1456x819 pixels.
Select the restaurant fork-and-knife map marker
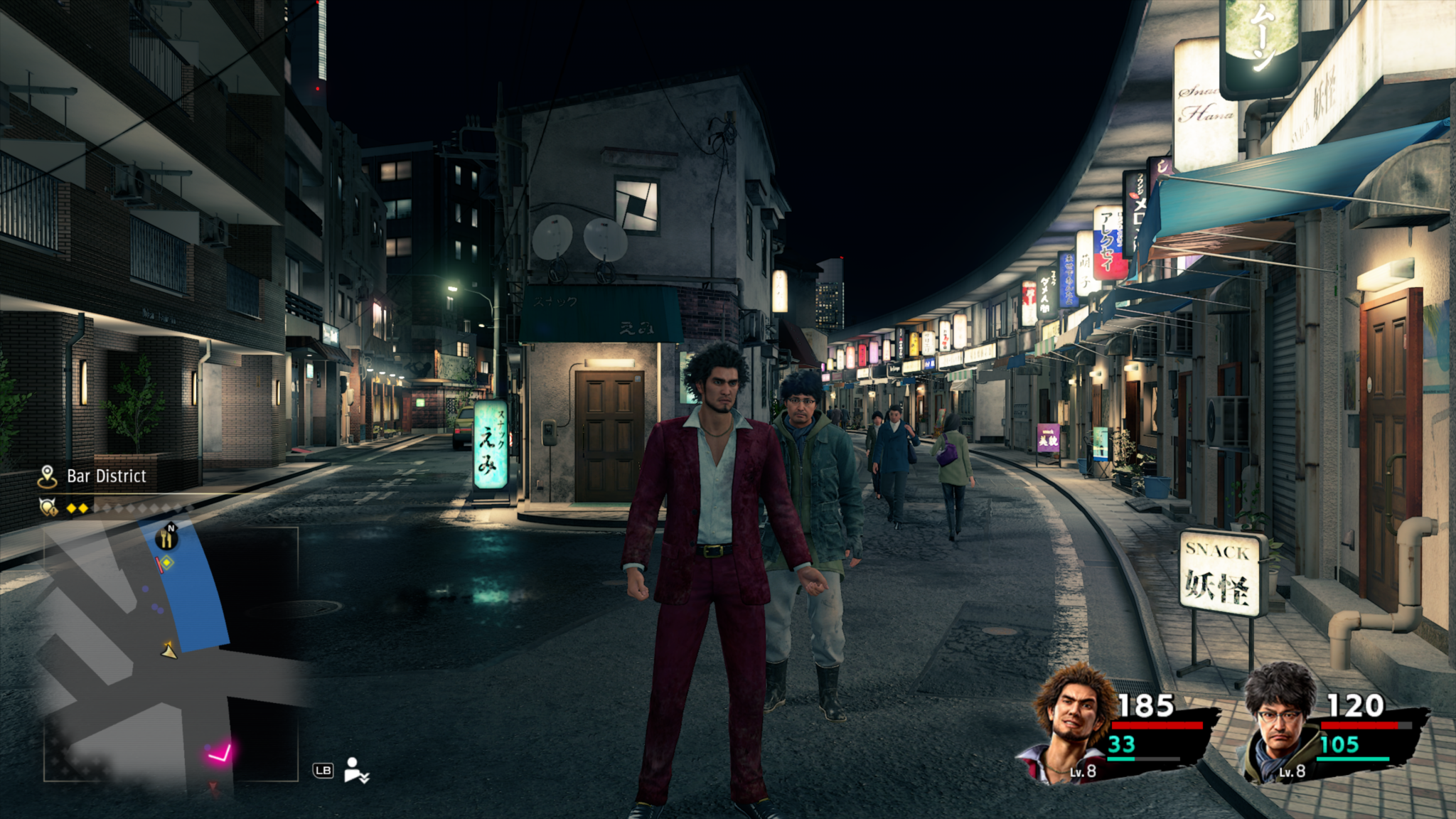[167, 537]
